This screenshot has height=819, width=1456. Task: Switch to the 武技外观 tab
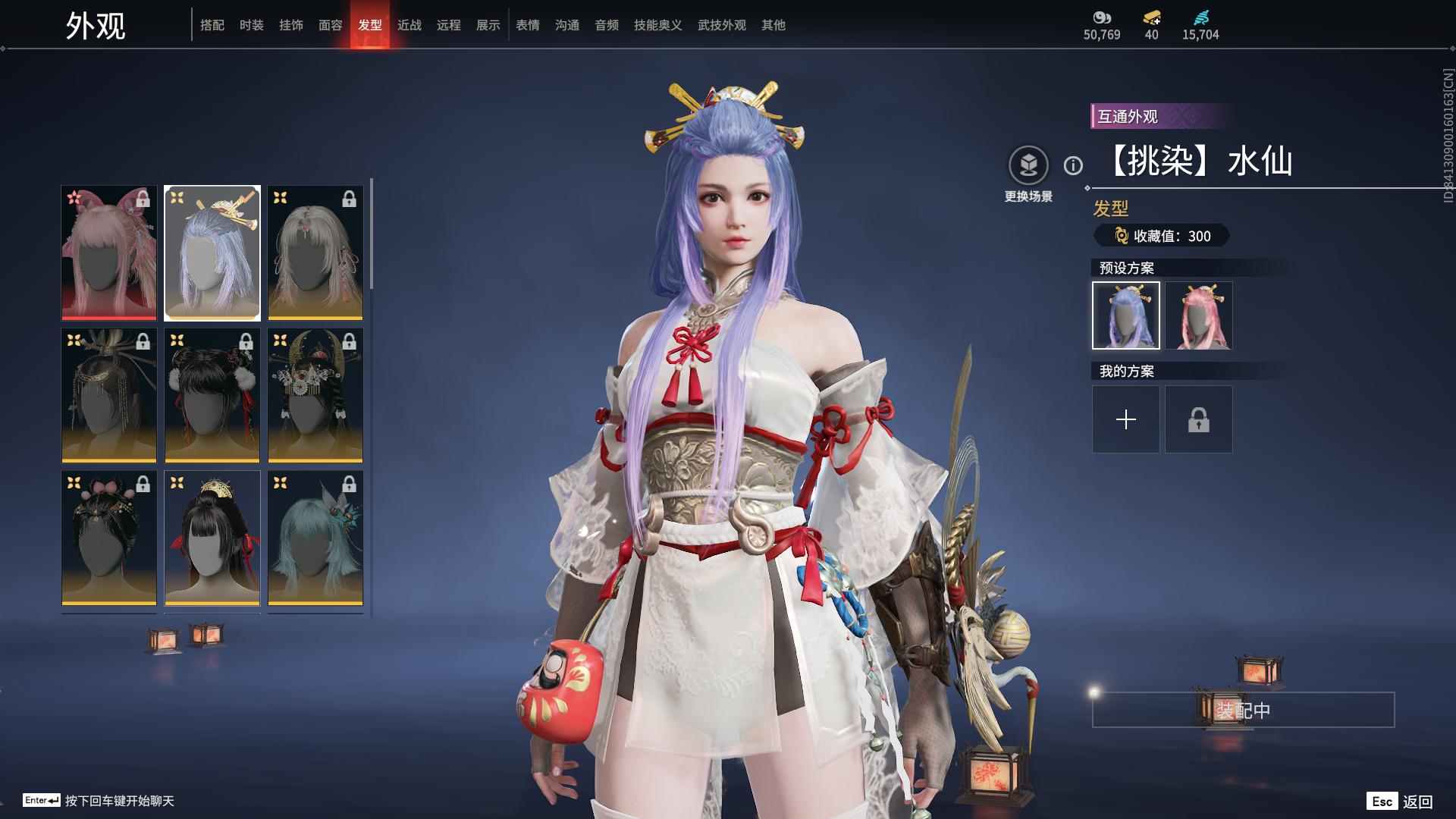[721, 25]
